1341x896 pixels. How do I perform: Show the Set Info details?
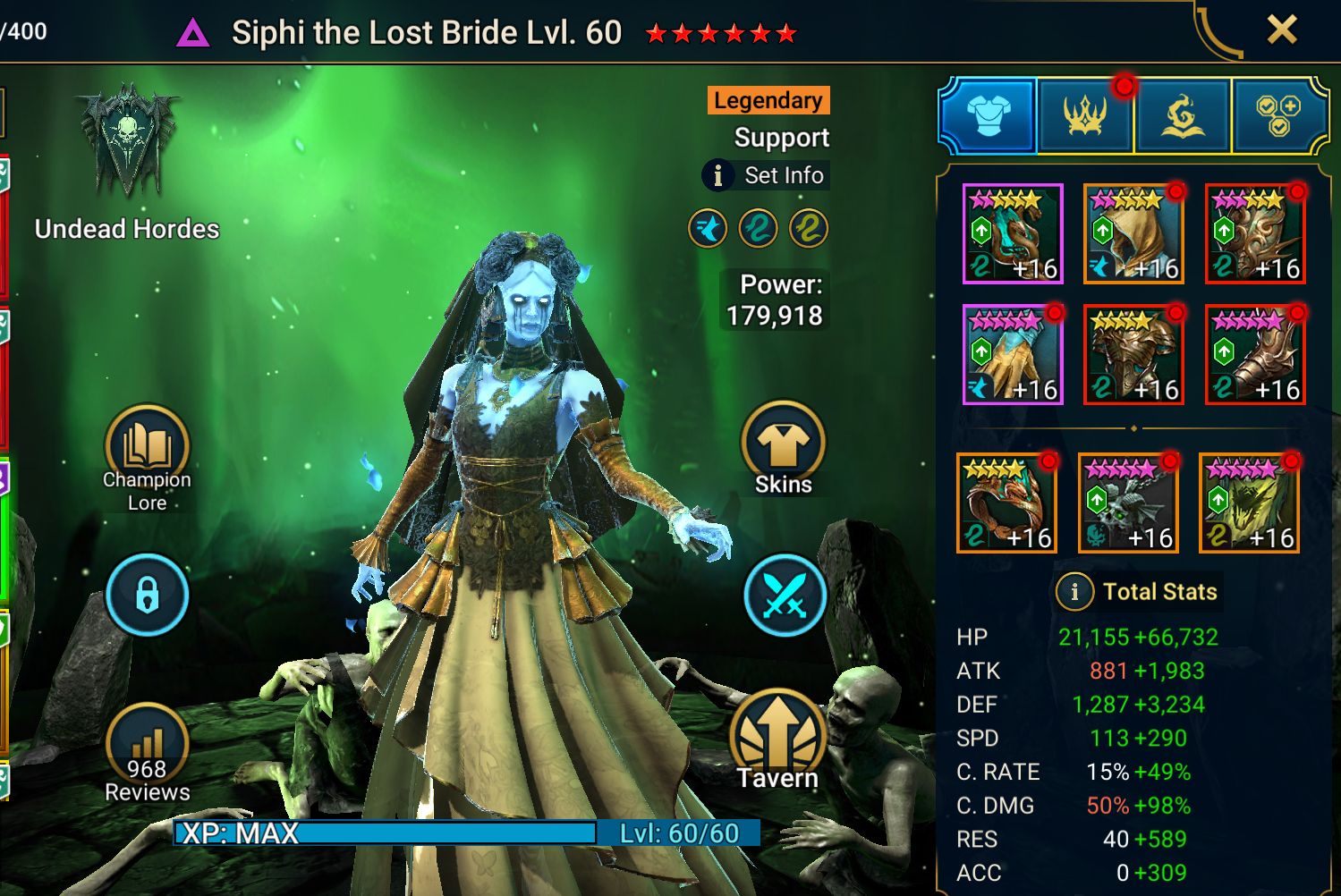pos(766,175)
